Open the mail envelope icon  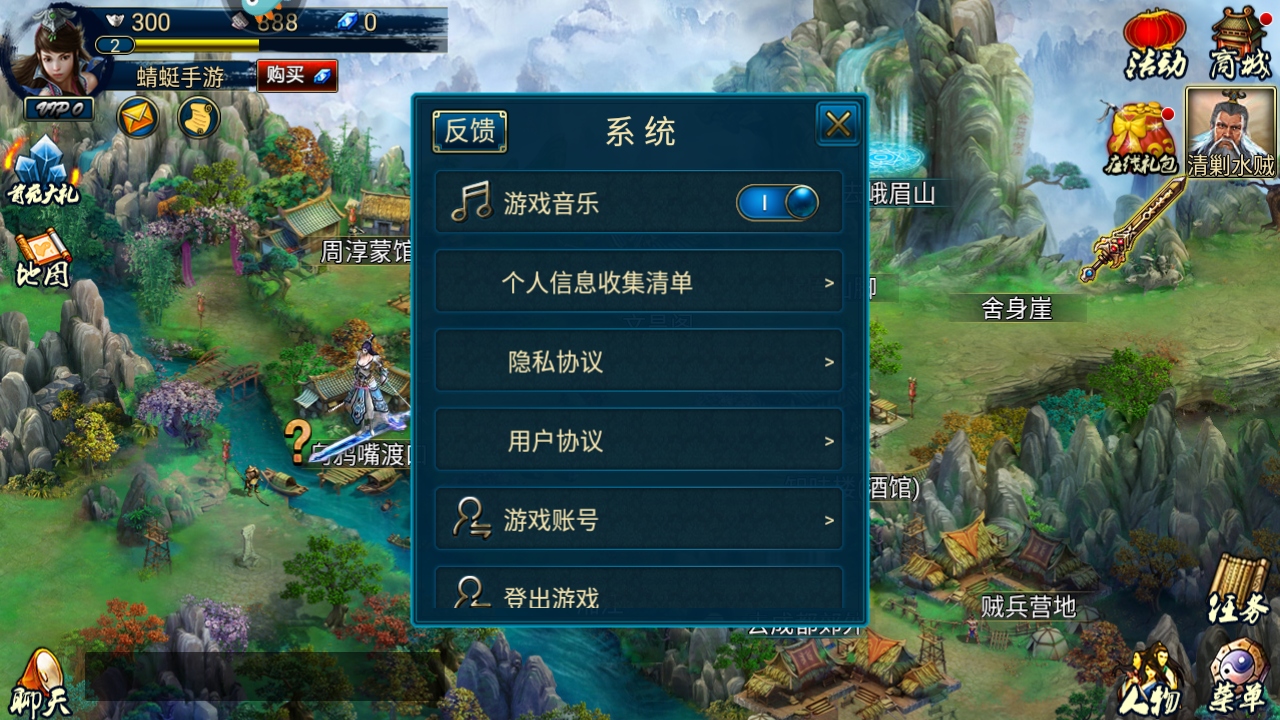coord(138,119)
